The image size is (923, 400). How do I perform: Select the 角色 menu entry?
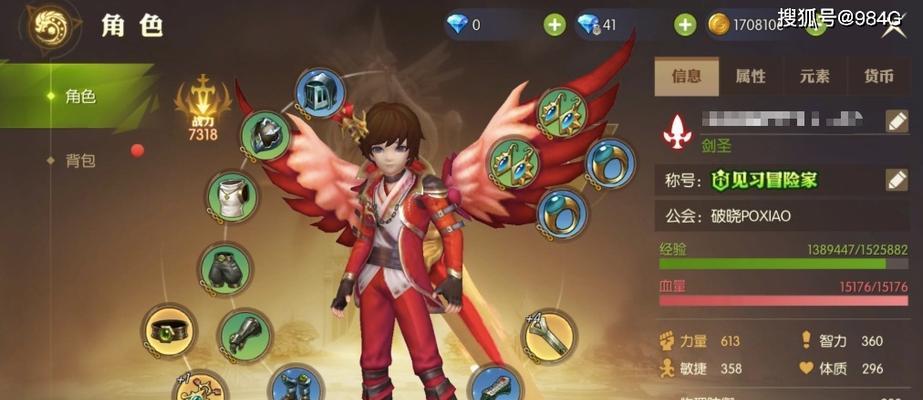click(x=80, y=96)
